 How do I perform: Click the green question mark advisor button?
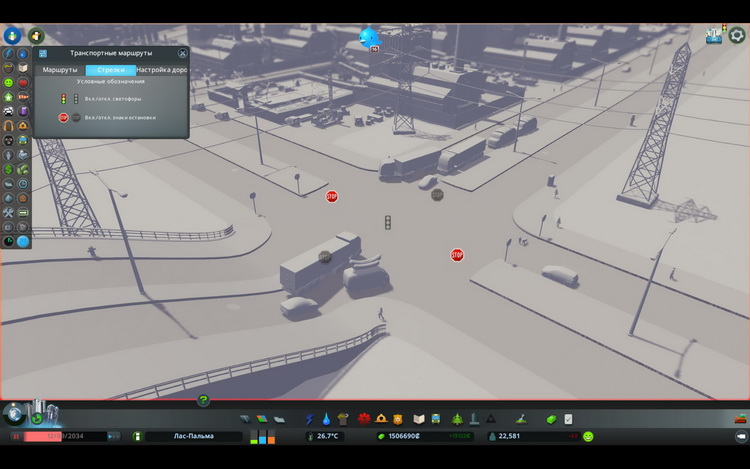pyautogui.click(x=203, y=401)
